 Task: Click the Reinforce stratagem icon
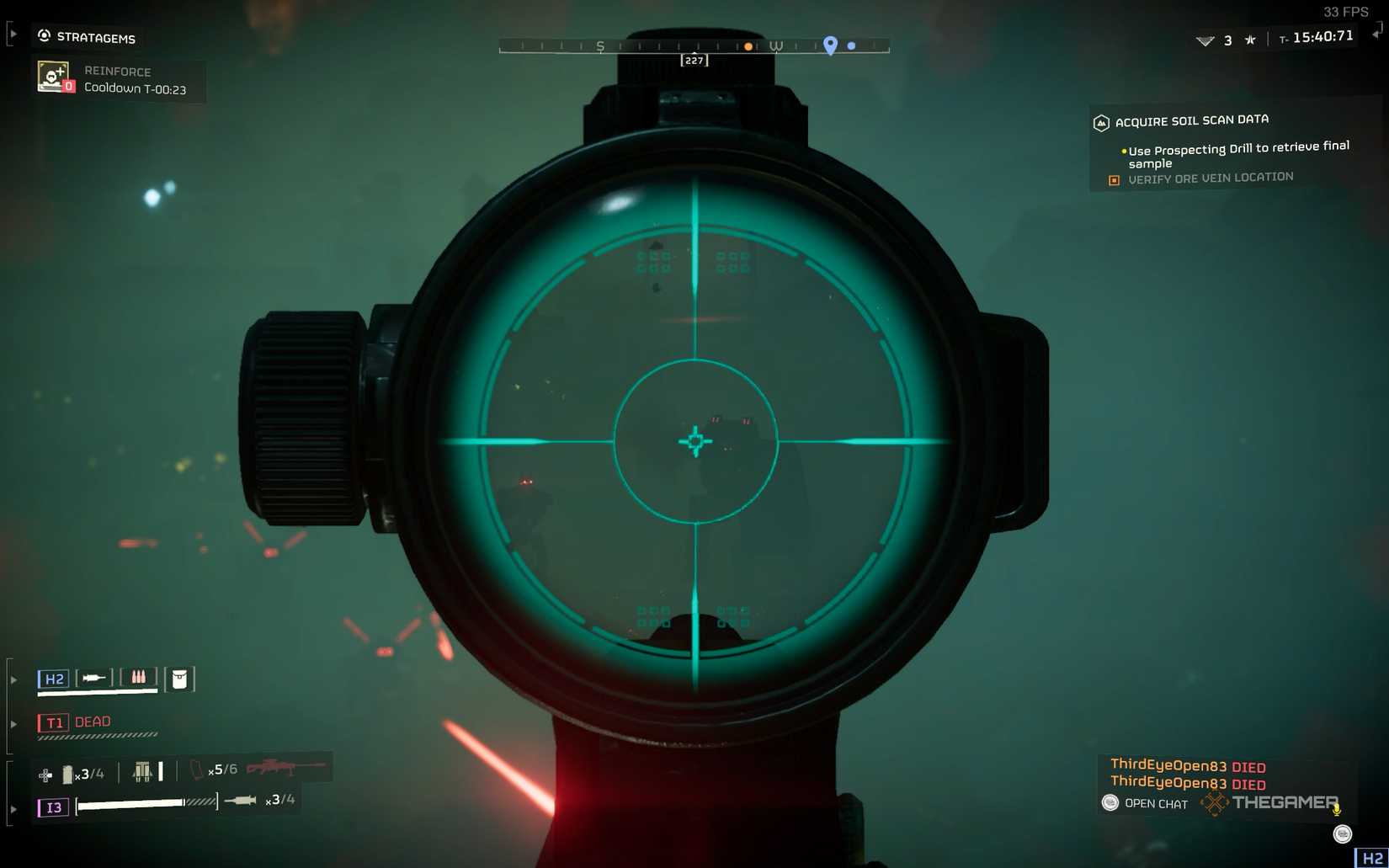53,76
